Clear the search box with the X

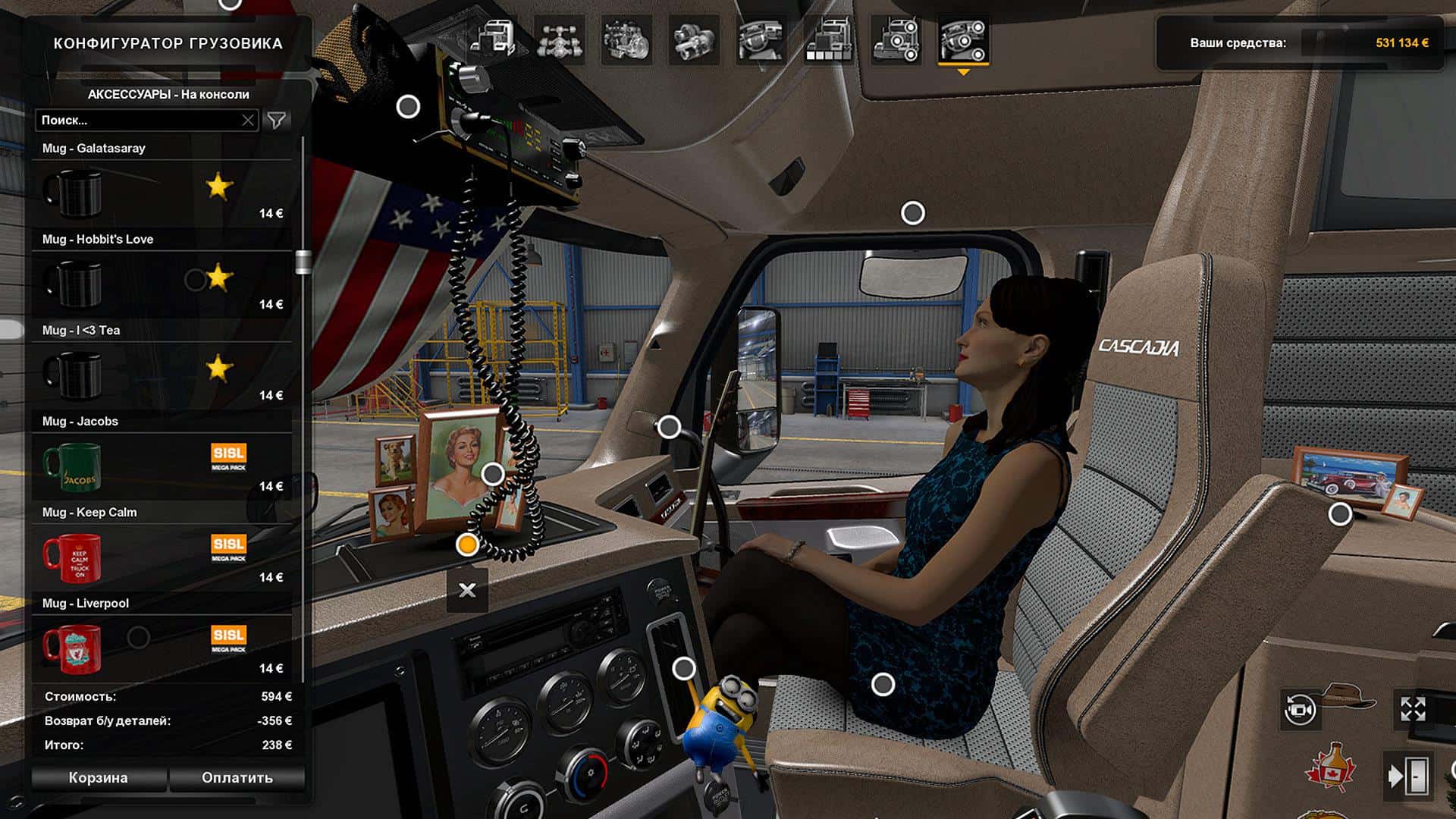click(x=248, y=120)
